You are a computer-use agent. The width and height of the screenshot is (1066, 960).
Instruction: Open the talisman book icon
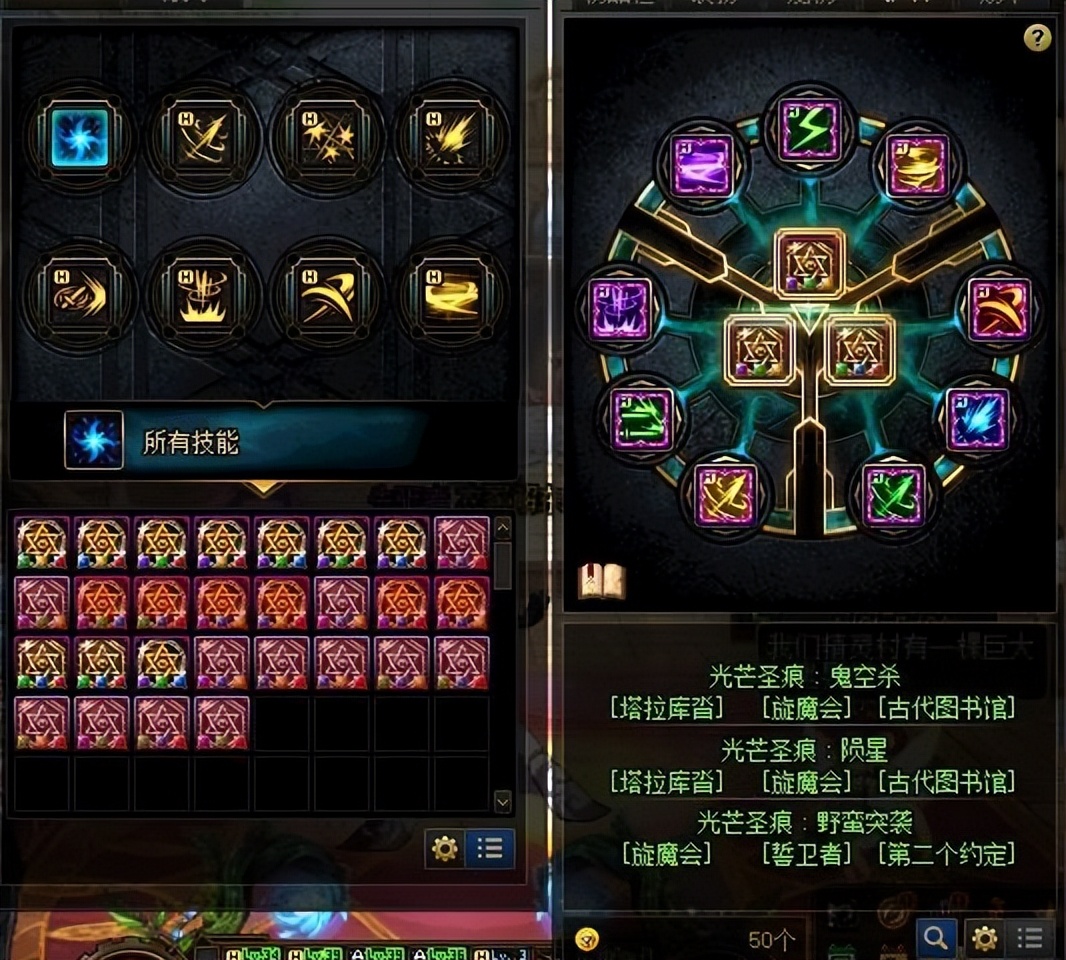(601, 580)
